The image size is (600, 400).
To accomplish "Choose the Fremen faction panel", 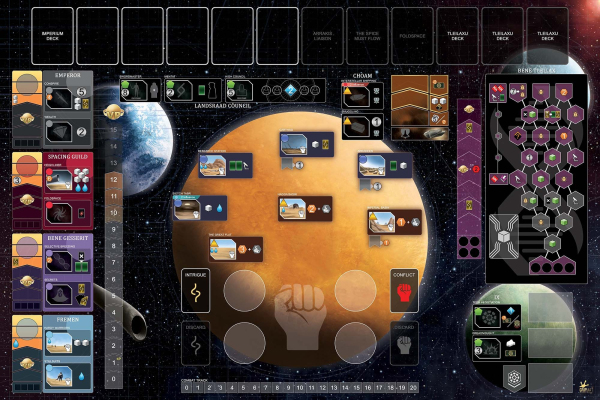I will (53, 350).
